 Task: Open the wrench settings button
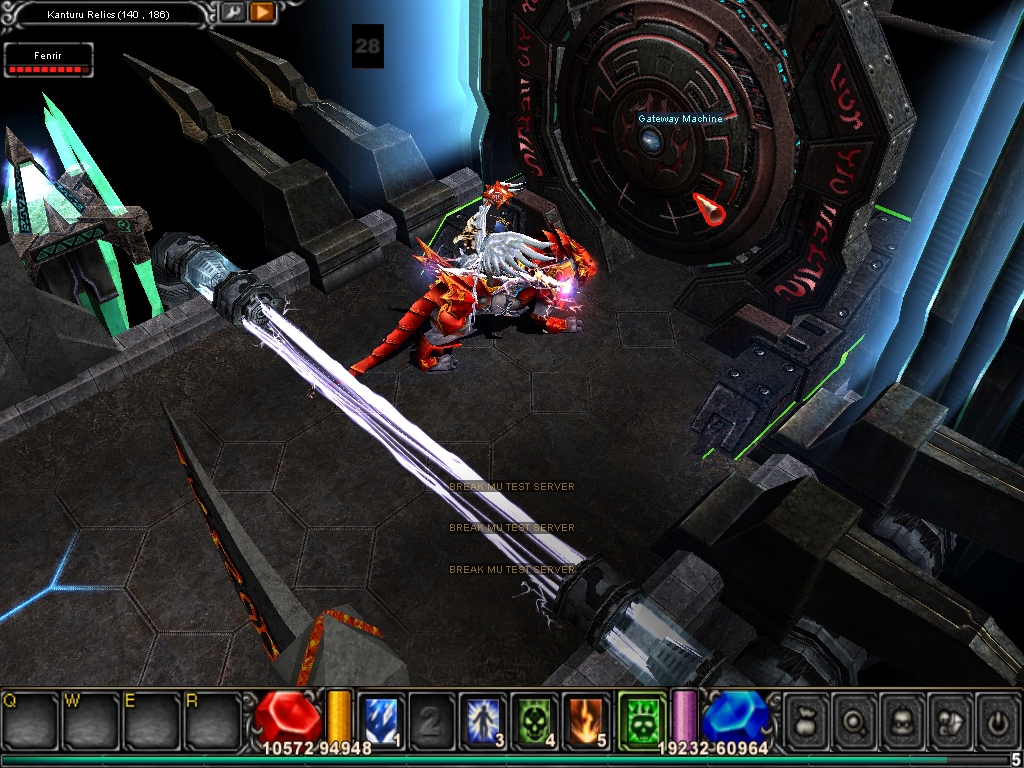(233, 13)
